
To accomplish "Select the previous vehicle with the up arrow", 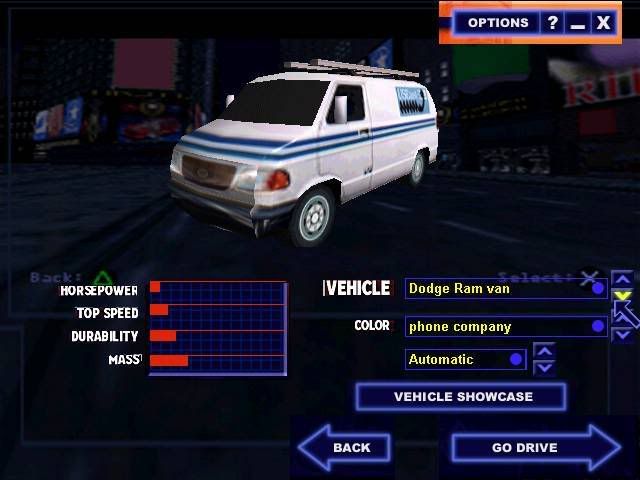I will coord(622,279).
